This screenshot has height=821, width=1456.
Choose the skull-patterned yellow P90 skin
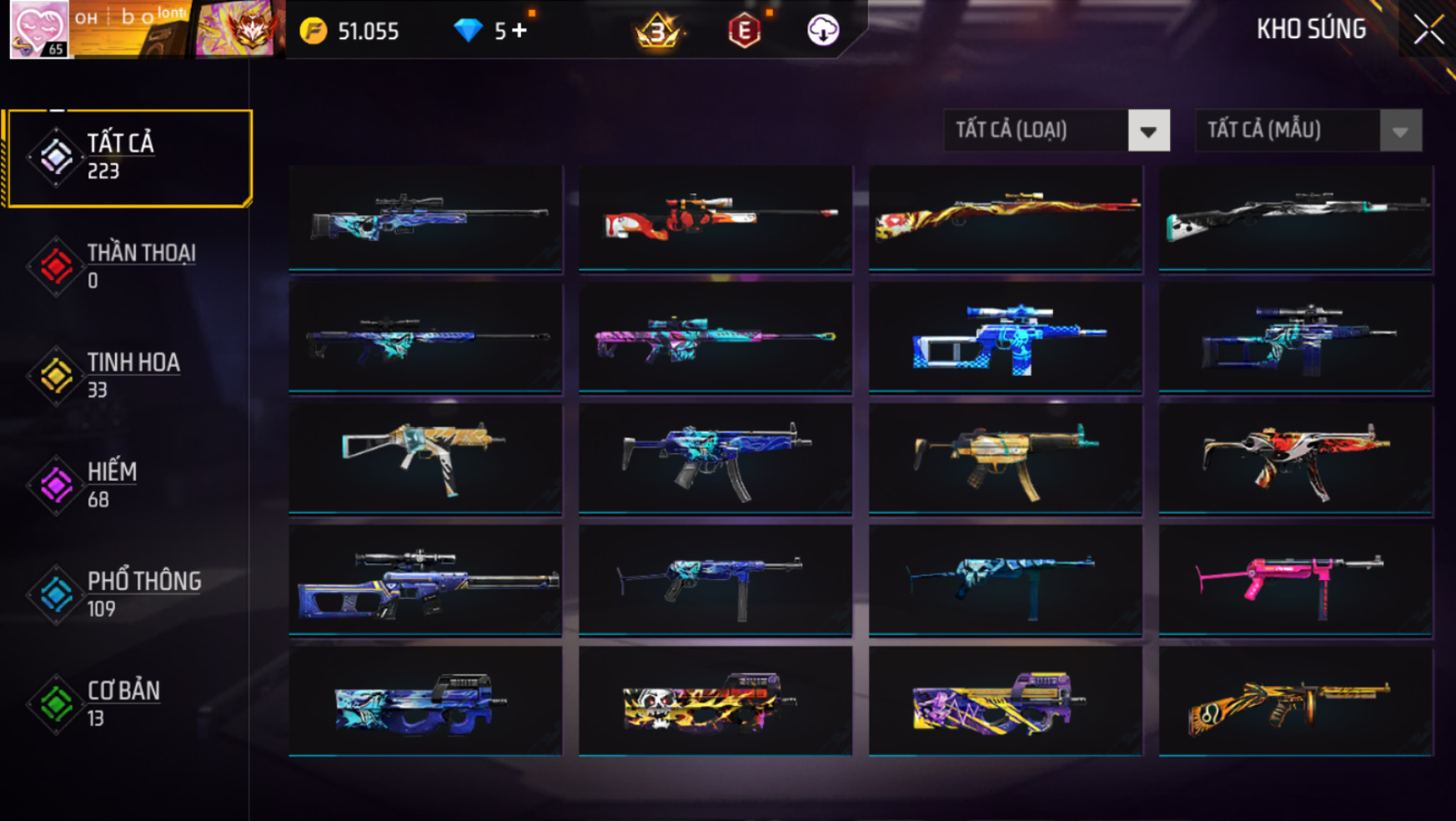click(x=715, y=702)
